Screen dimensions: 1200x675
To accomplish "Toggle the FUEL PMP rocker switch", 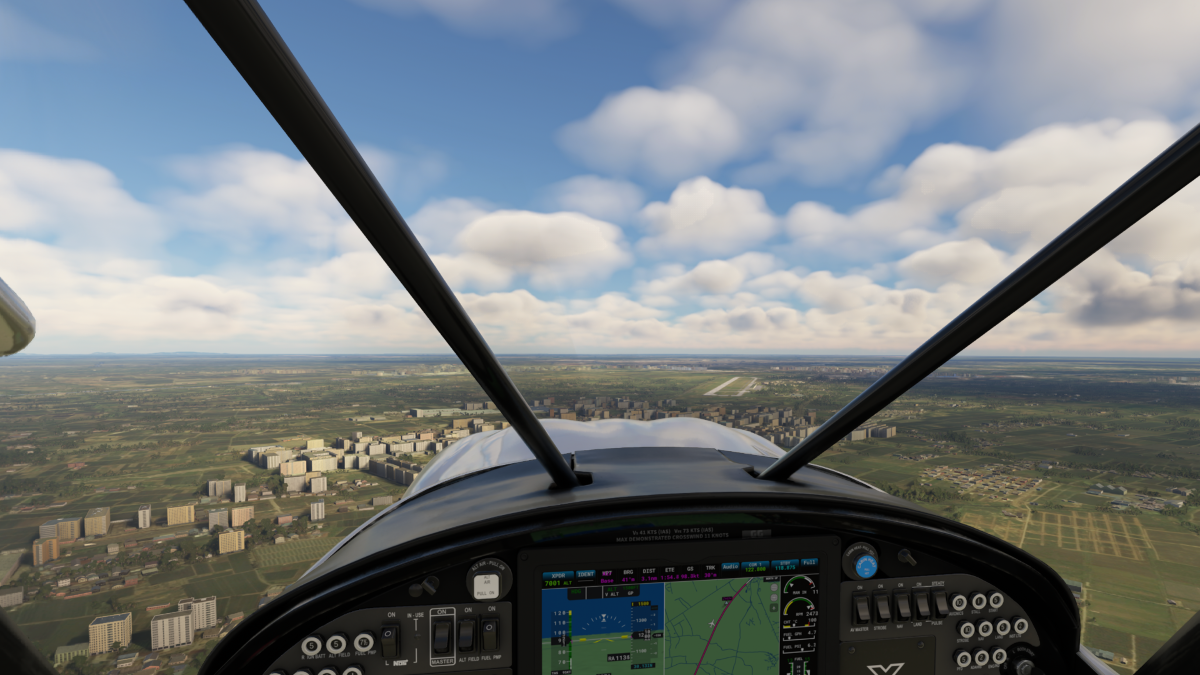I will (x=489, y=634).
